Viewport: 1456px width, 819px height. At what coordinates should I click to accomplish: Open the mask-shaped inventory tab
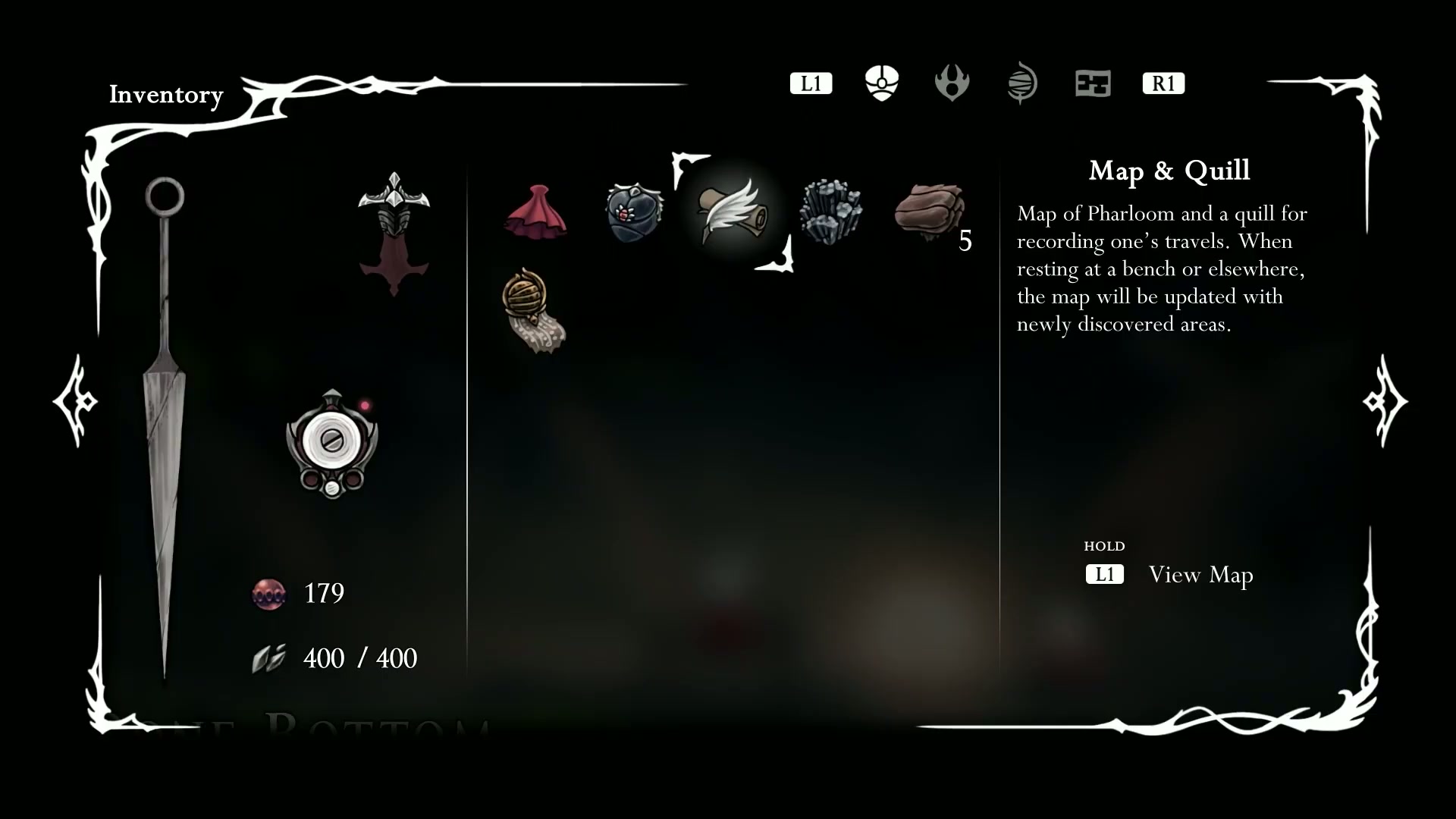(x=881, y=83)
